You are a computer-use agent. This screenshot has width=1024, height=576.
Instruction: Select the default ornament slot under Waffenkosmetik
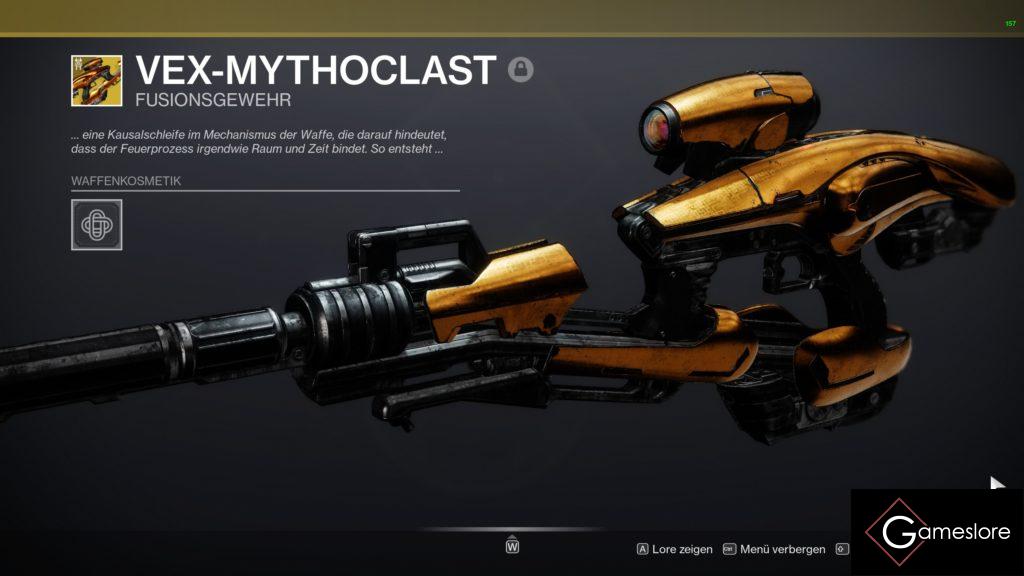point(97,225)
